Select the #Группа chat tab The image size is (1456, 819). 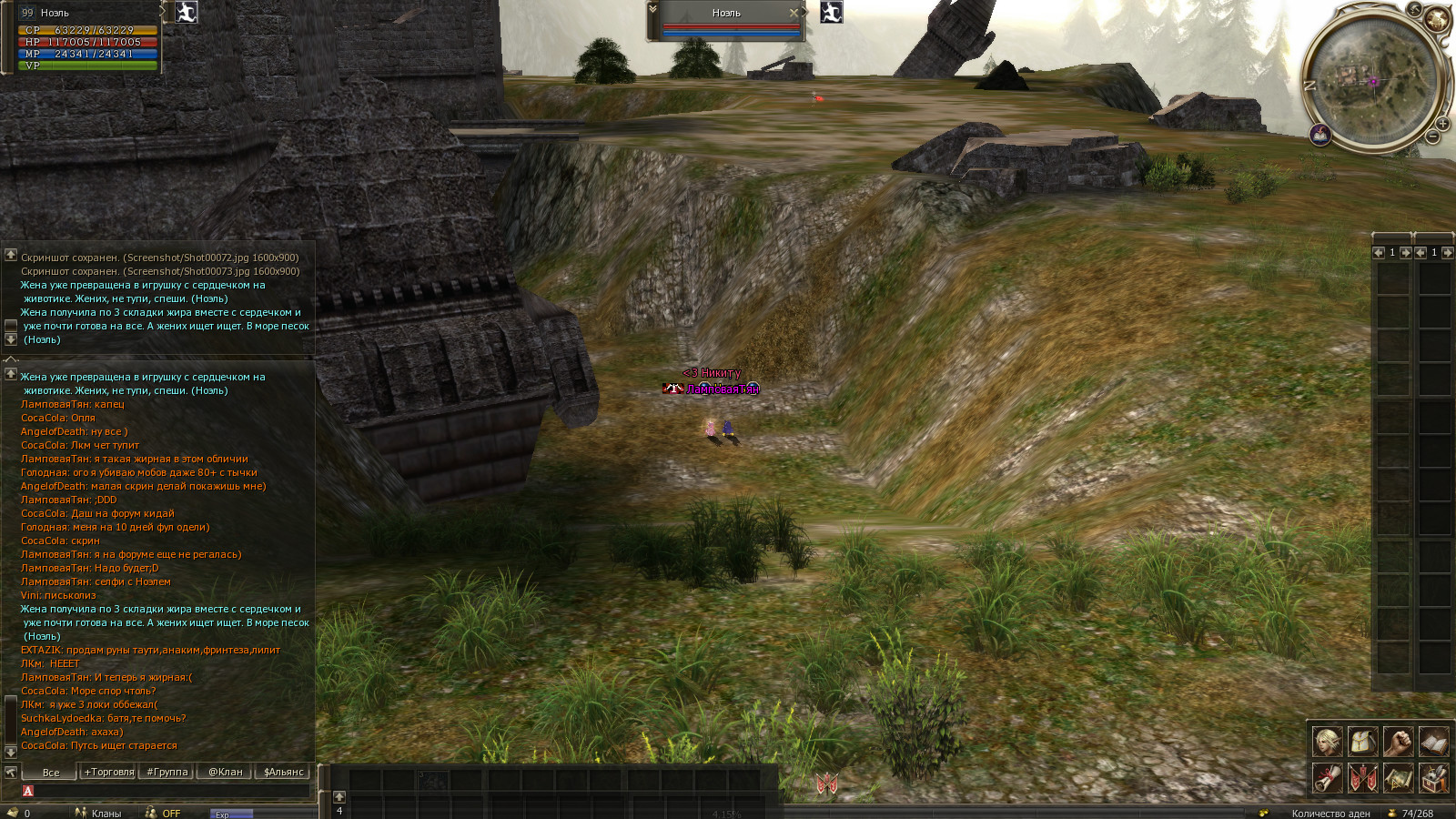(167, 772)
